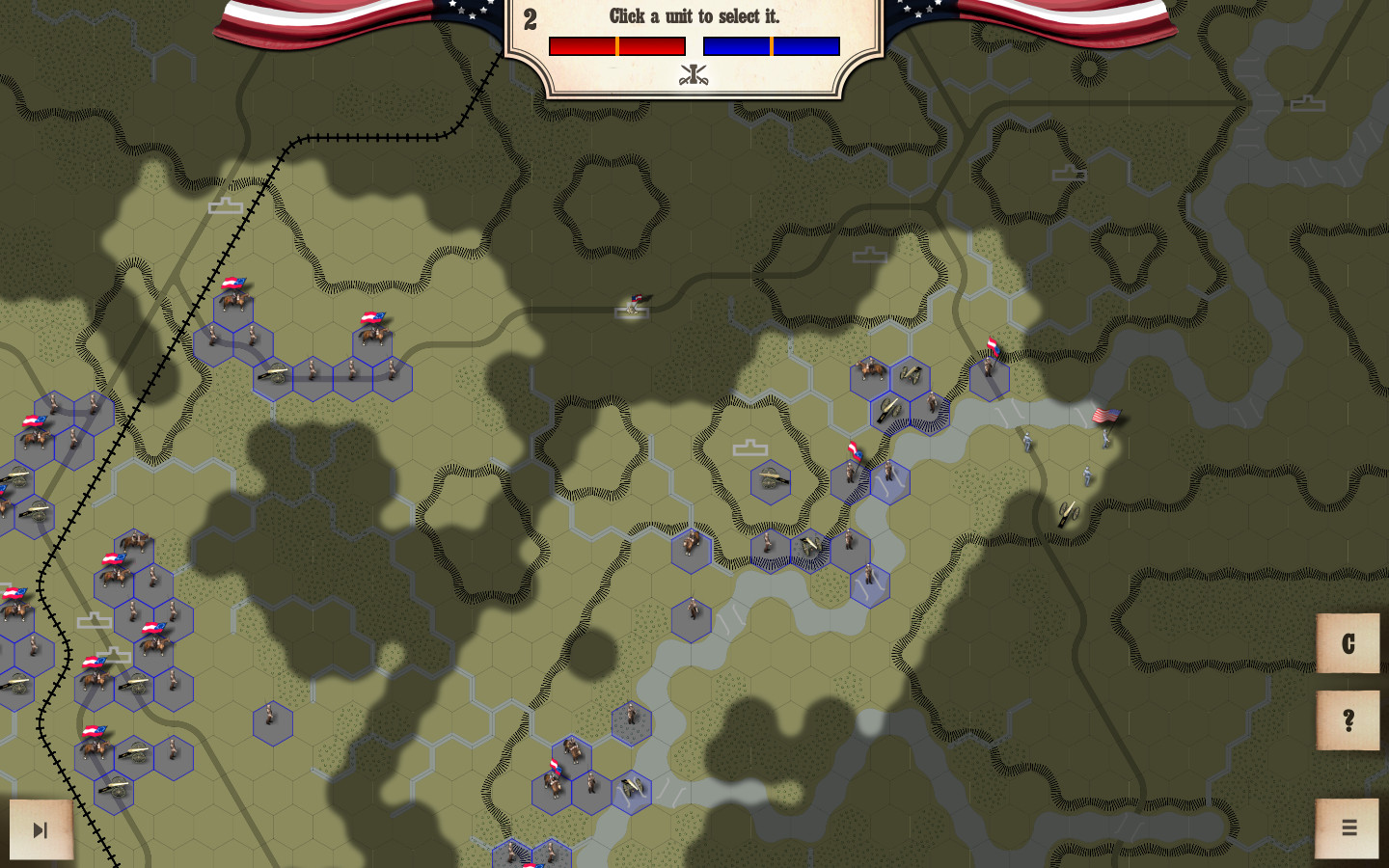This screenshot has width=1389, height=868.
Task: Click the fortification marker in the map center
Action: click(x=751, y=447)
